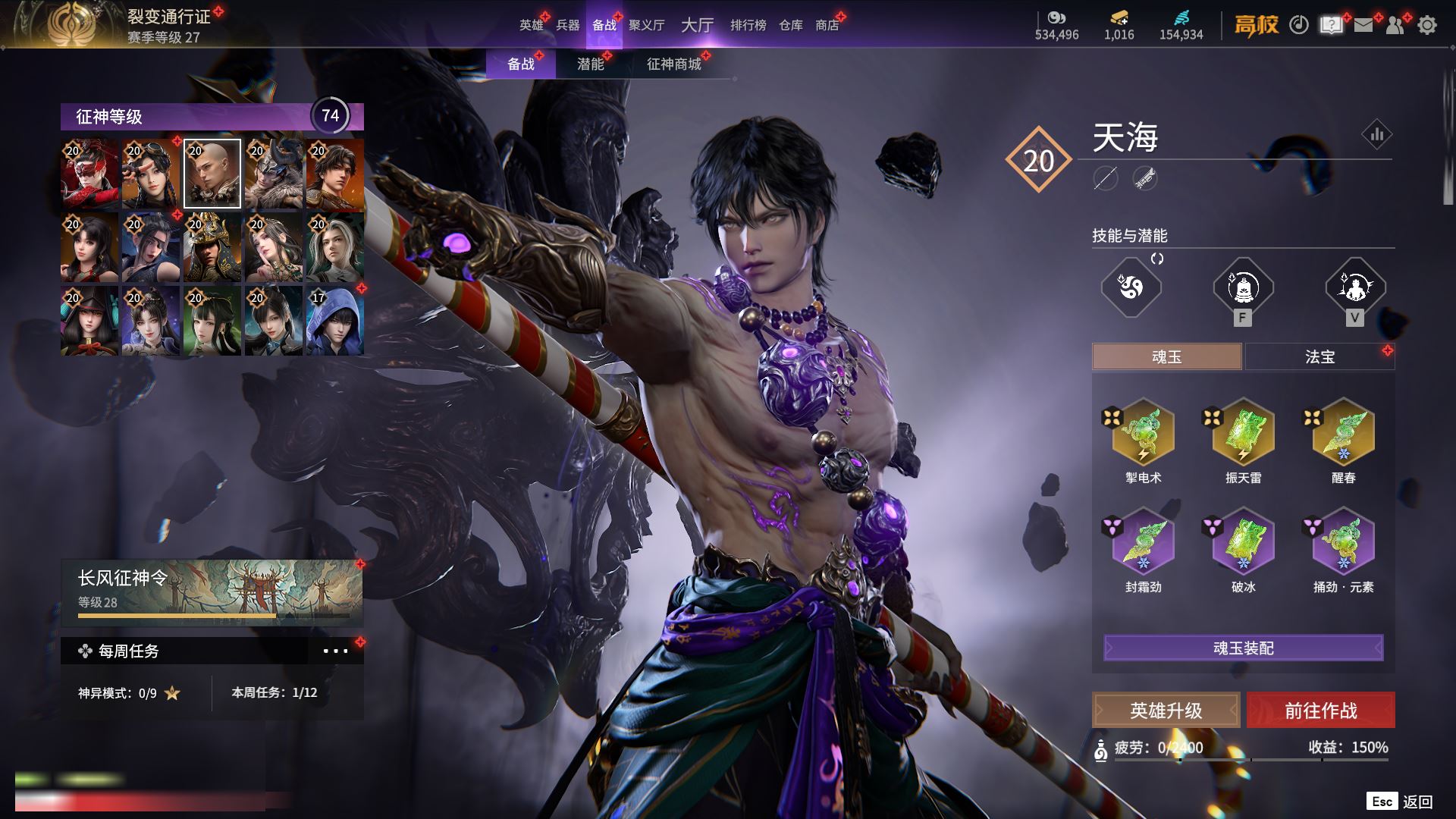
Task: Return to the 大厅 lobby
Action: point(697,25)
